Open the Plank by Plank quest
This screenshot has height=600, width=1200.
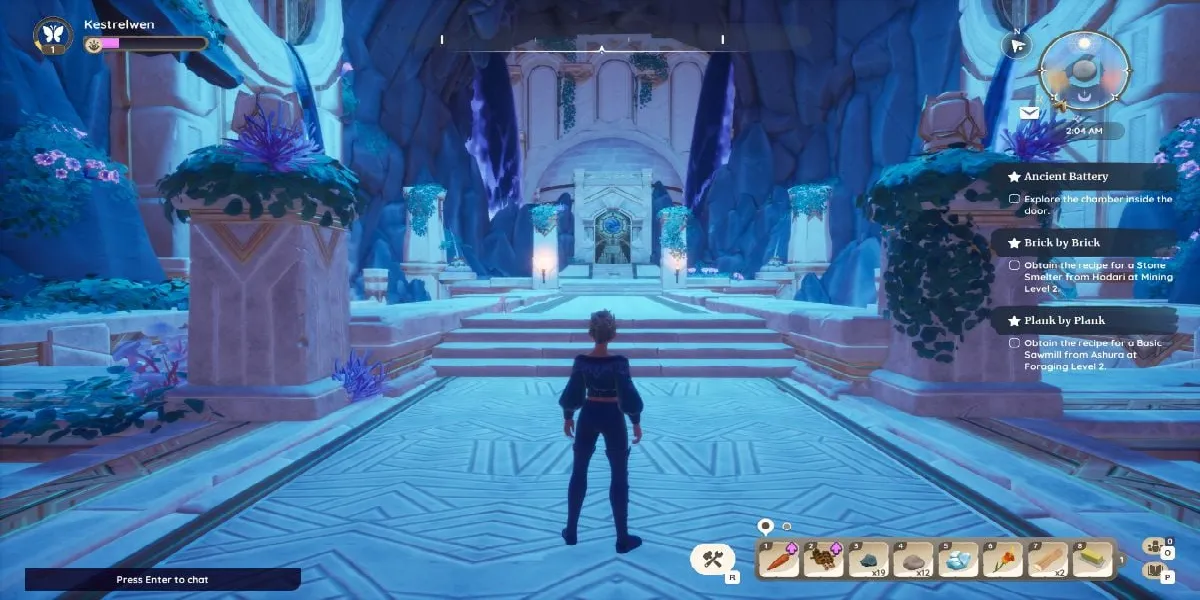(1064, 321)
